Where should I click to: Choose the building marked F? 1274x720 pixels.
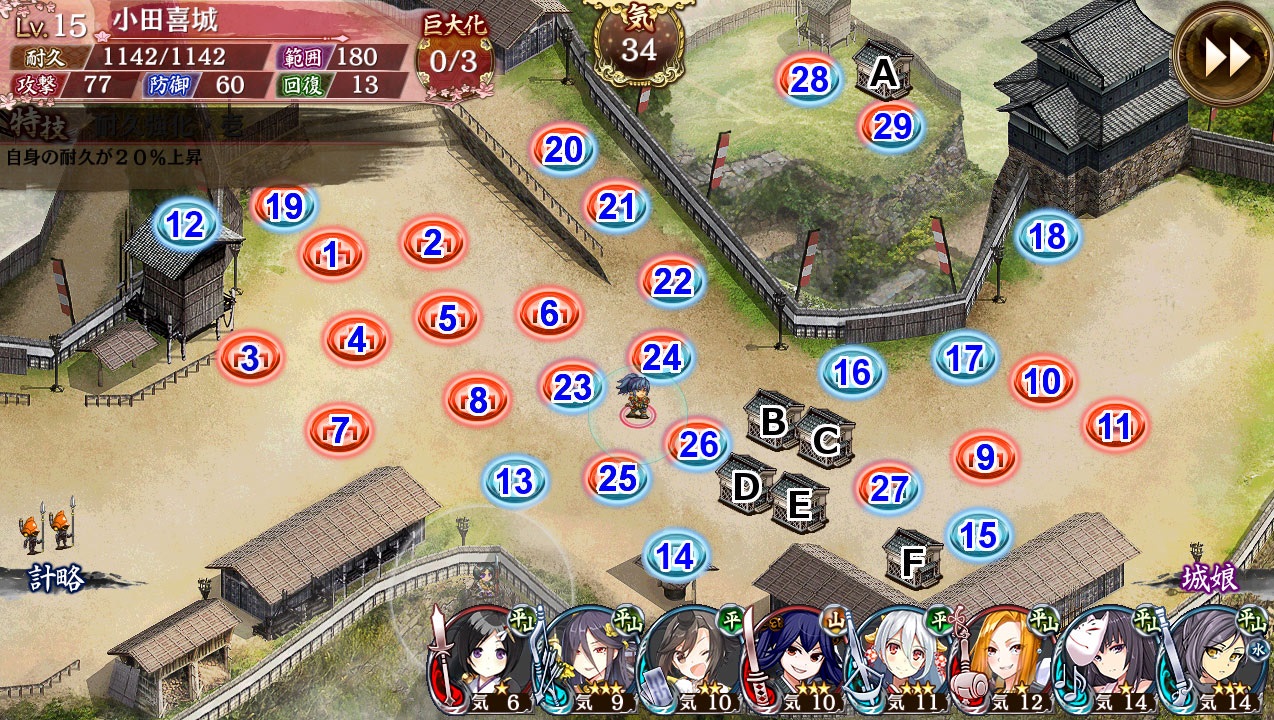click(913, 560)
